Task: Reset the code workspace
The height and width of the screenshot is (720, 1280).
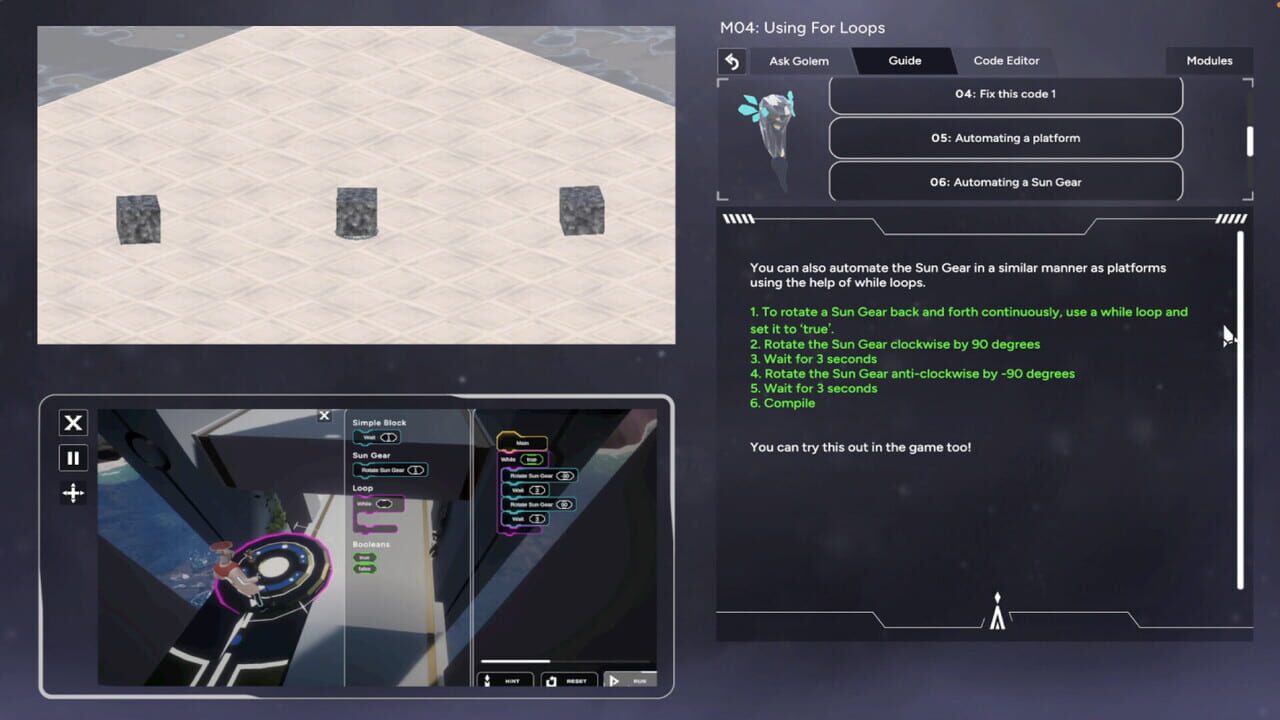Action: point(569,681)
